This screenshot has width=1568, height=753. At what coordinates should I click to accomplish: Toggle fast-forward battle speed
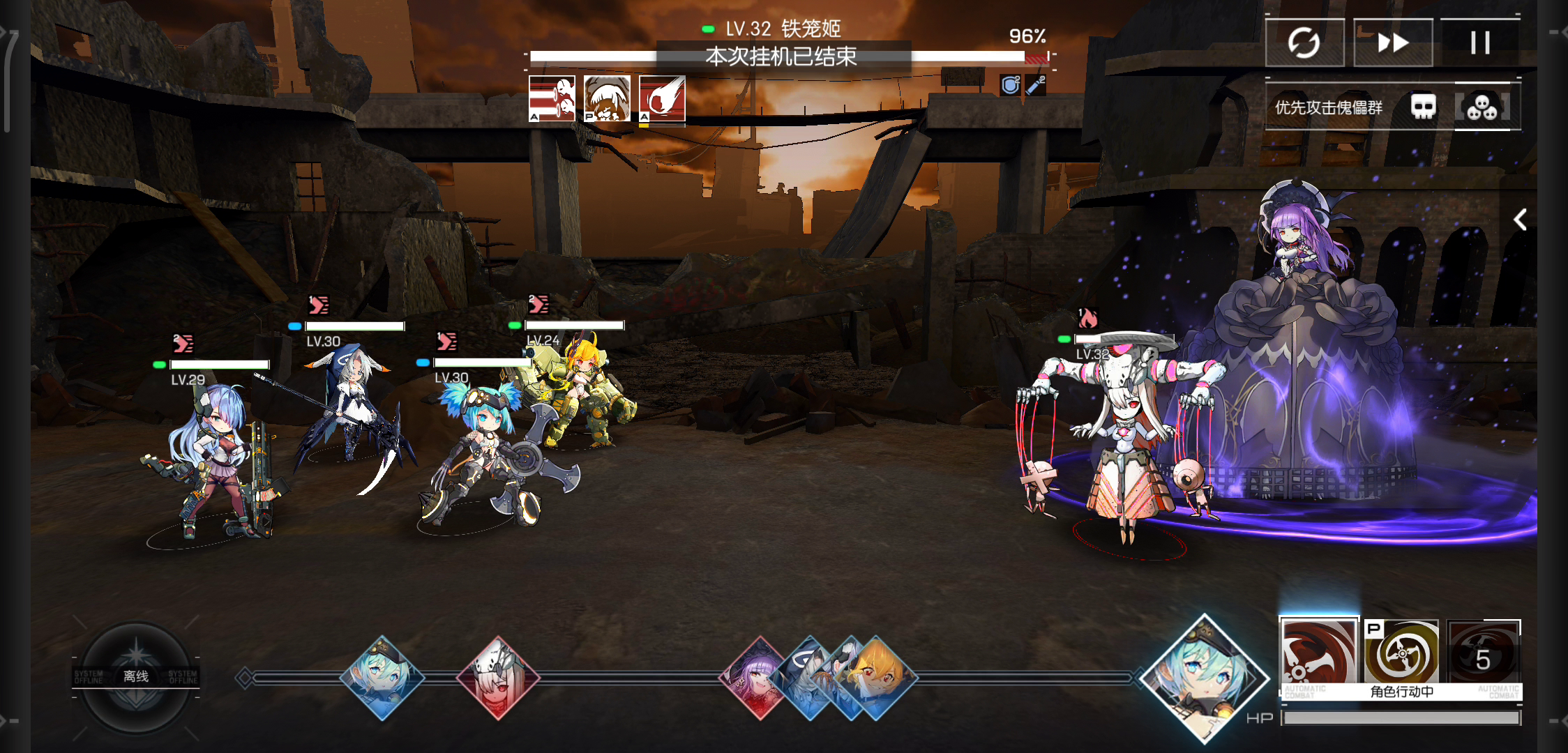[1393, 43]
